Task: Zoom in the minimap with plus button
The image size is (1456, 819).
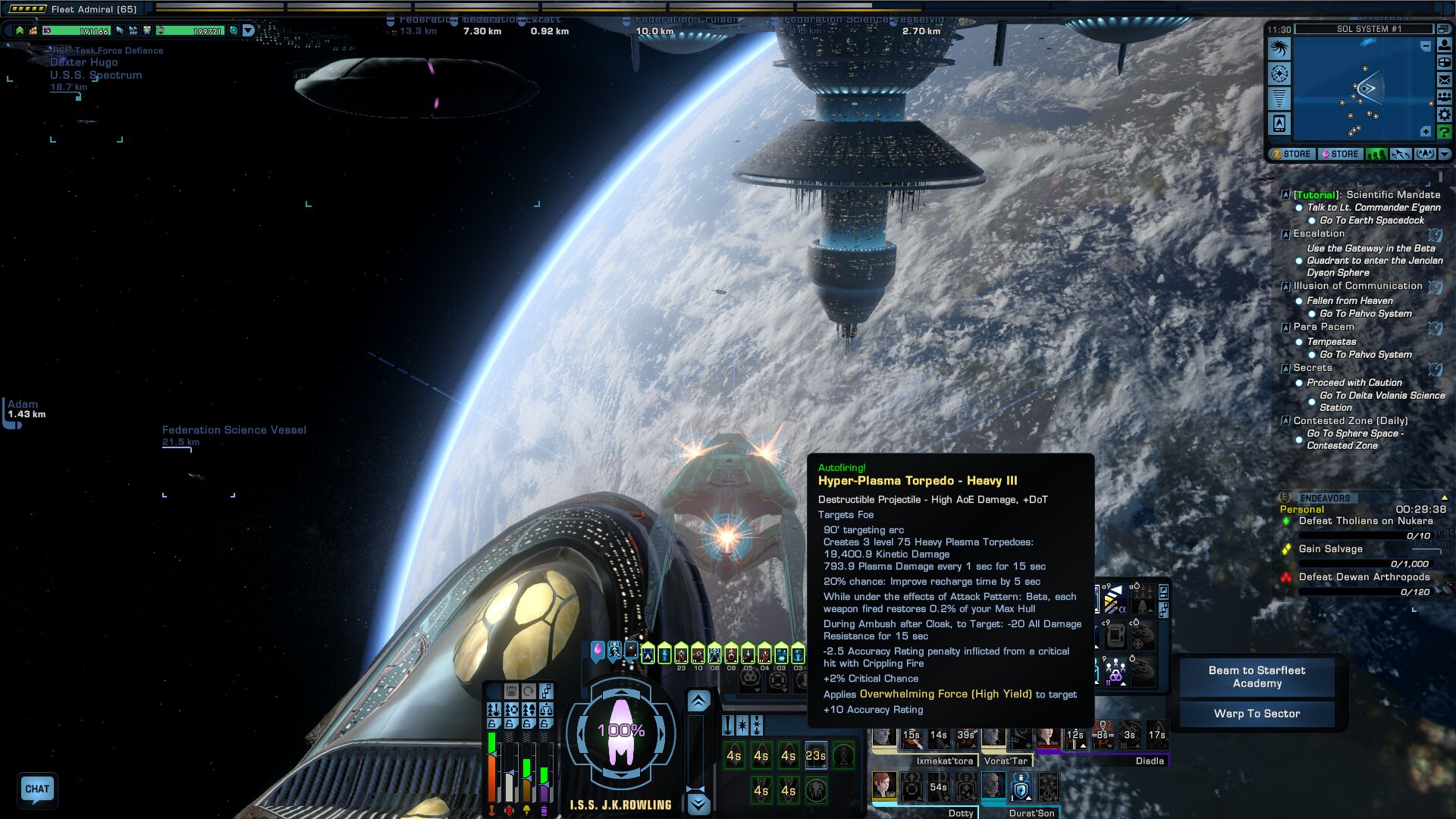Action: pyautogui.click(x=1425, y=132)
